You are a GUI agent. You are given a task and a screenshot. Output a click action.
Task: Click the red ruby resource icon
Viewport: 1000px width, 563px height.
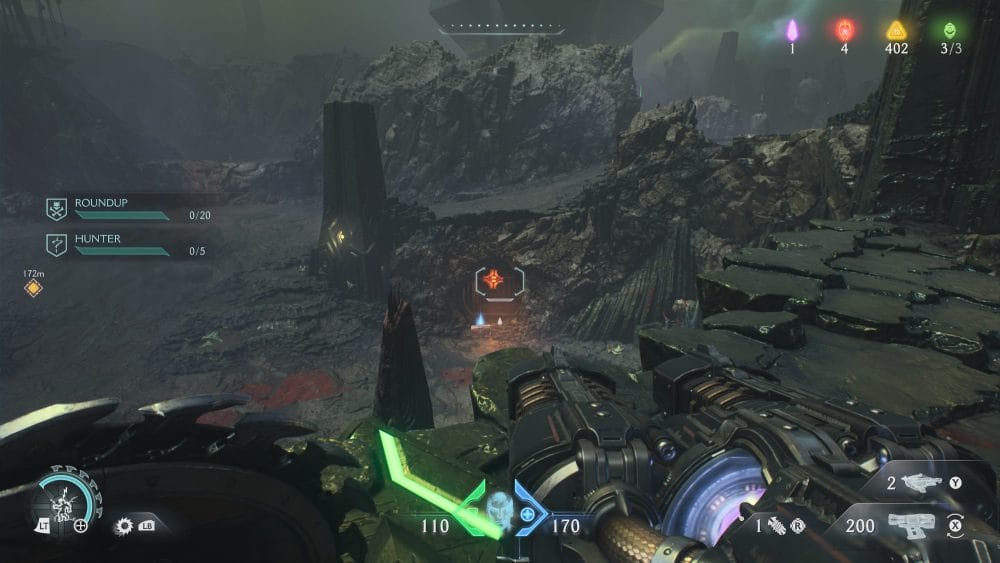coord(844,30)
